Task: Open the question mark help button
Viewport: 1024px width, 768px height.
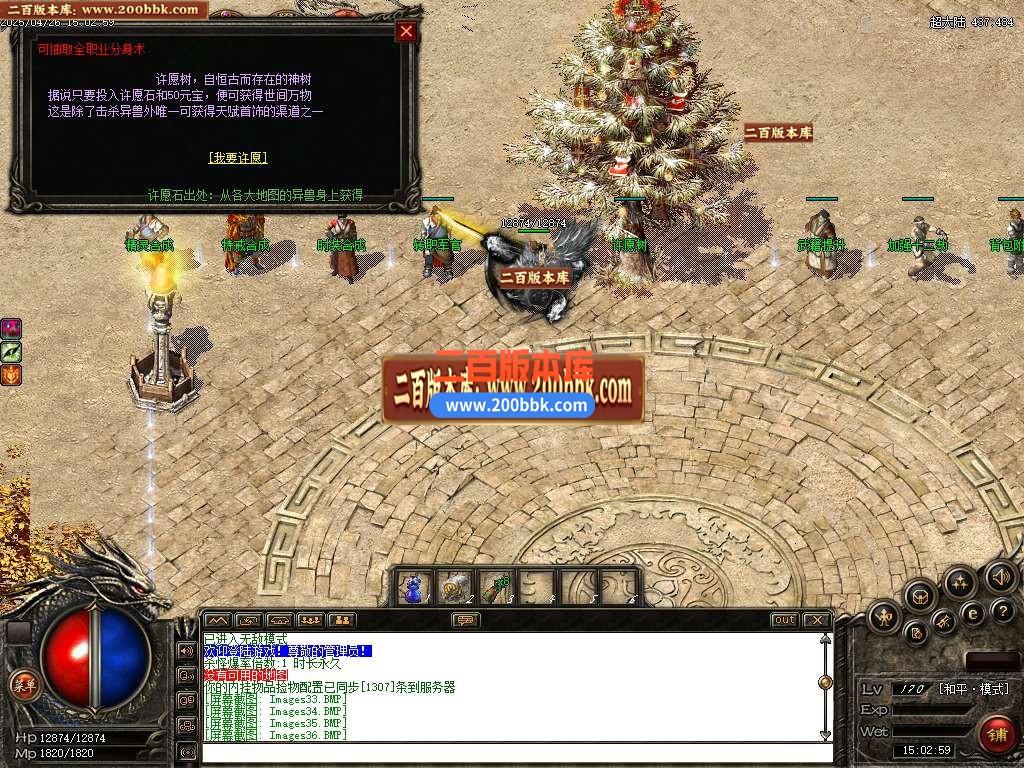Action: pos(1001,610)
